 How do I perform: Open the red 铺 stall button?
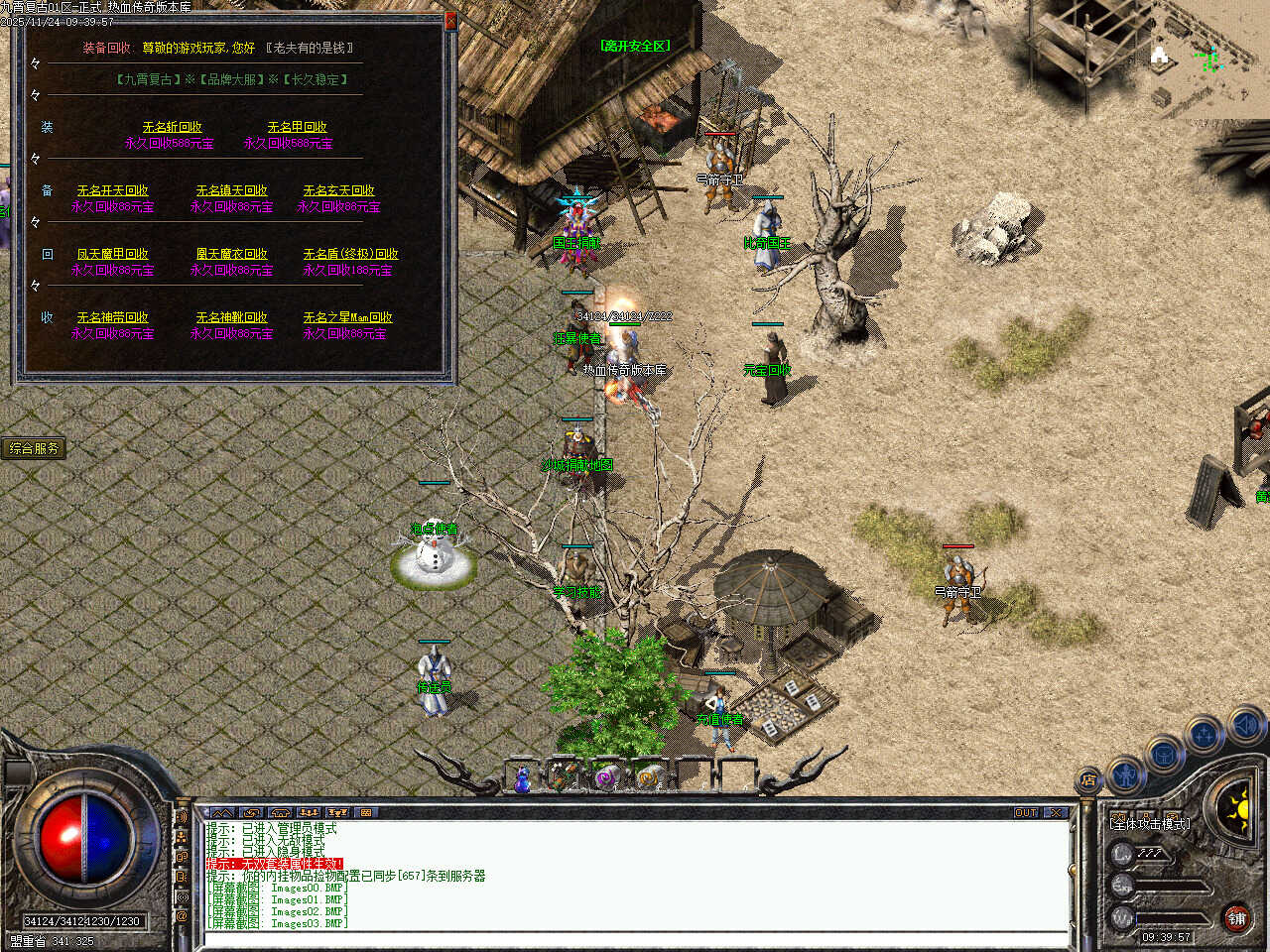click(1236, 919)
